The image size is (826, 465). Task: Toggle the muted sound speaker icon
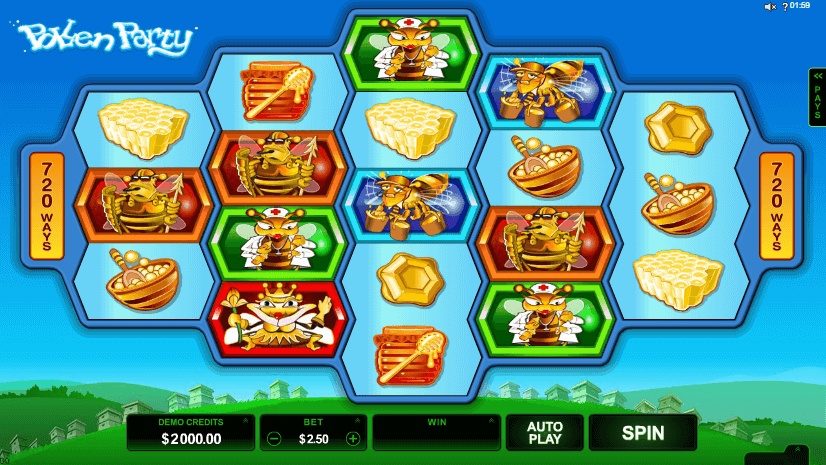click(771, 7)
